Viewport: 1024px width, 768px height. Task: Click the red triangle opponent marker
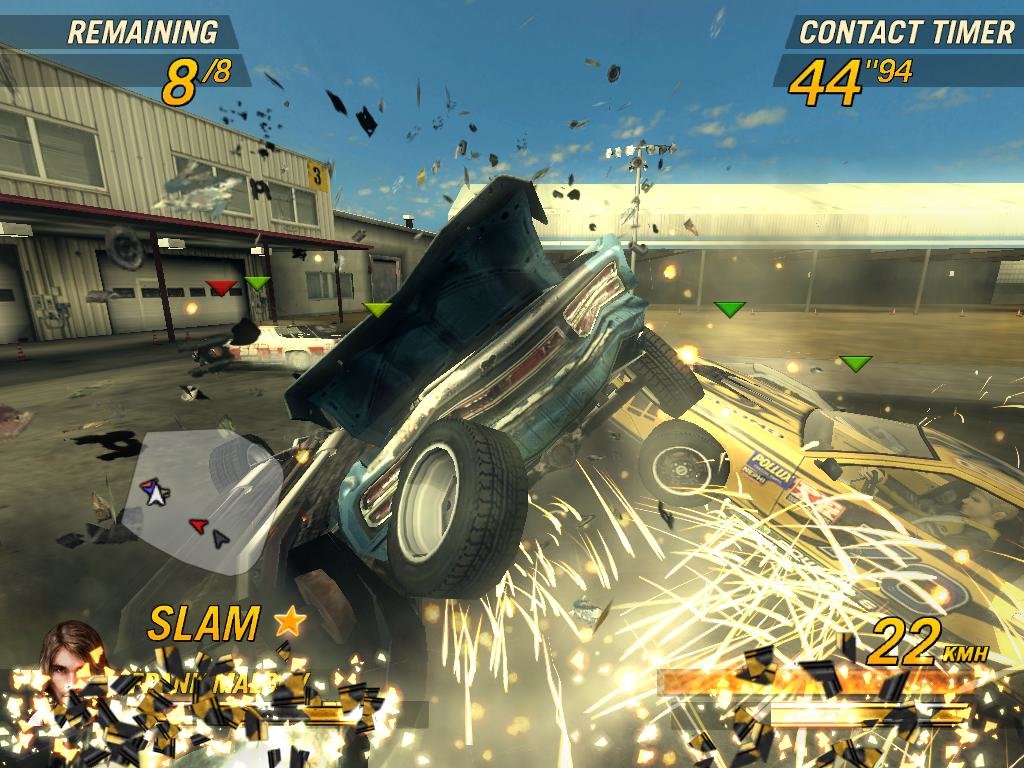(x=222, y=288)
